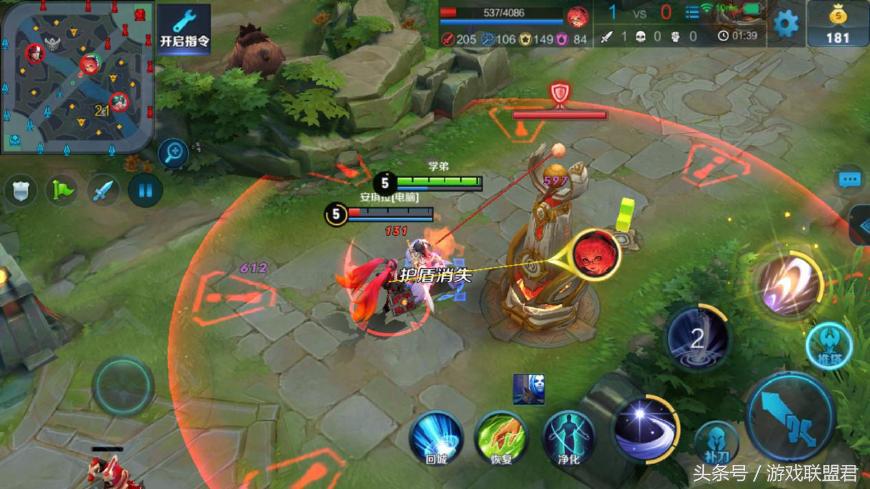Tap the ability showing cooldown 2
This screenshot has height=489, width=870.
pos(698,339)
